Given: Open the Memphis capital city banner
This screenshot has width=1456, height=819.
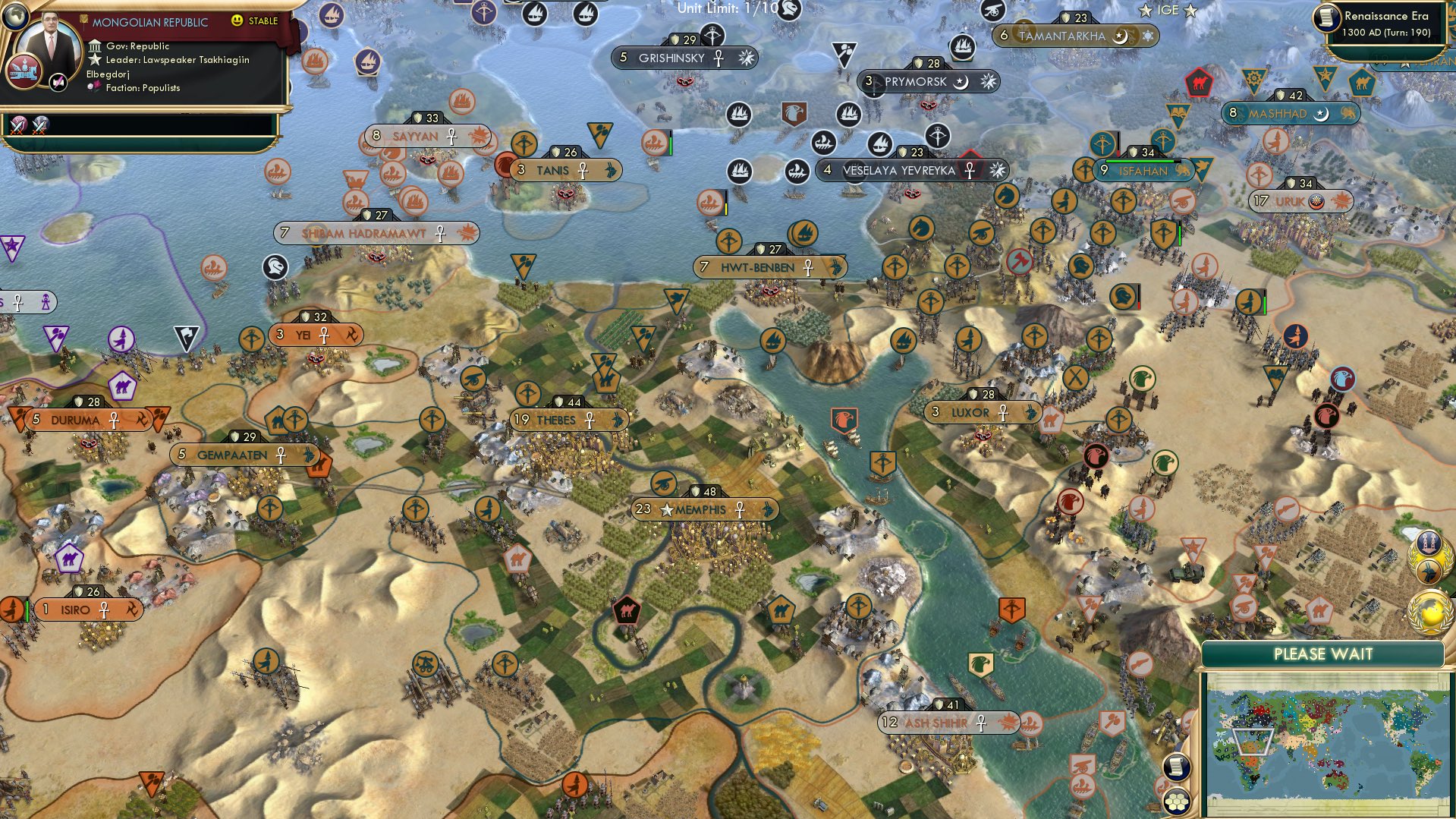Looking at the screenshot, I should [x=706, y=510].
